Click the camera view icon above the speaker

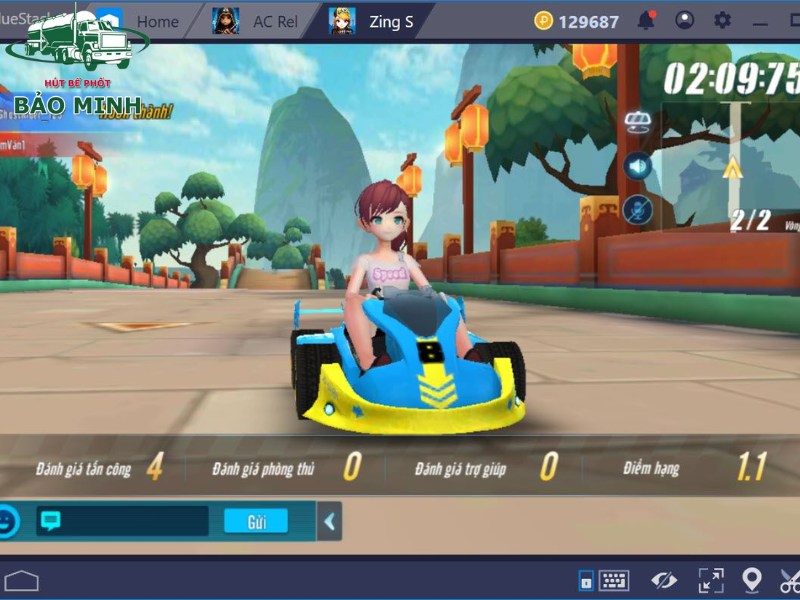637,122
